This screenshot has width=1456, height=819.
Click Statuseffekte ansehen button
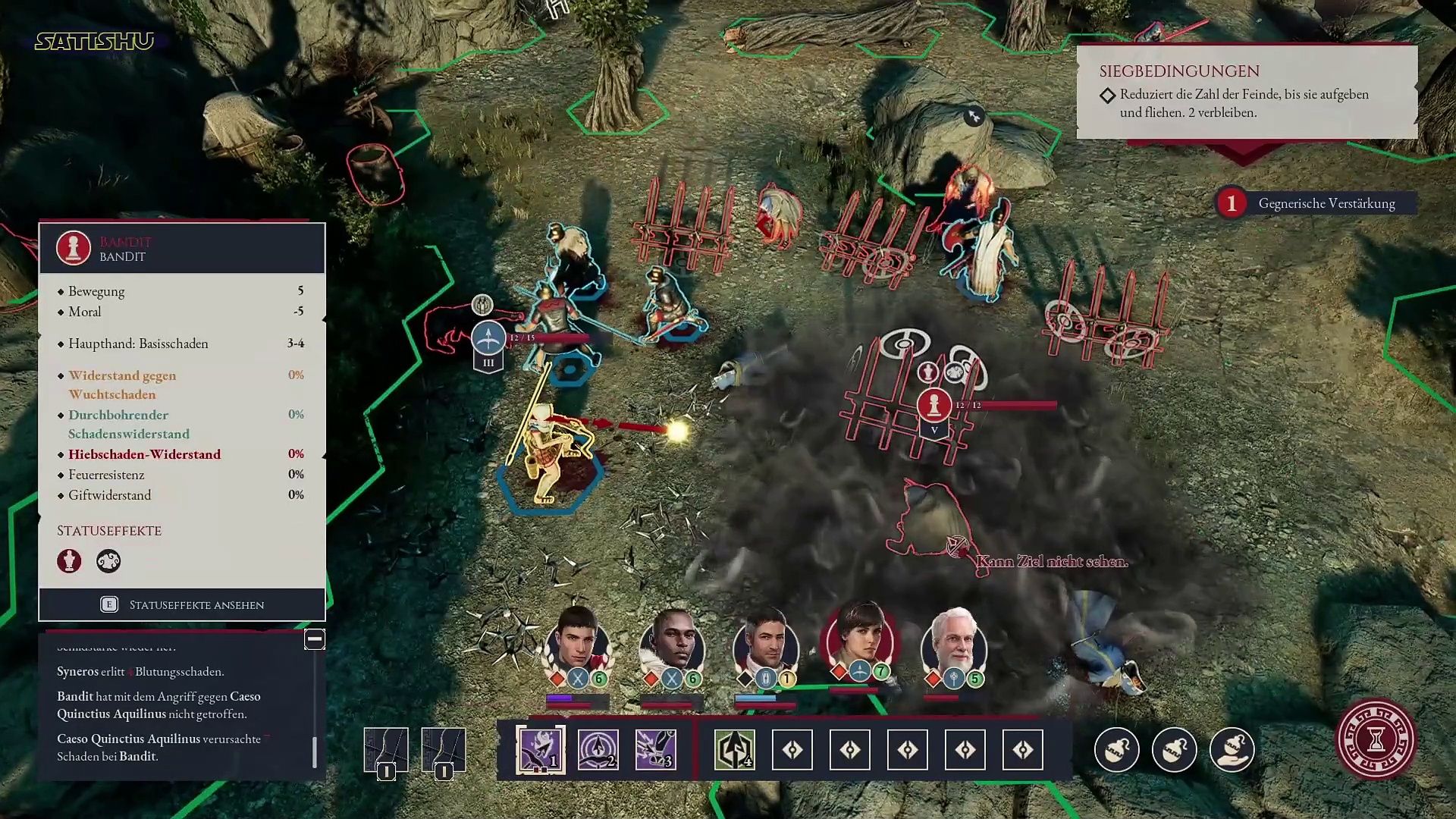182,604
